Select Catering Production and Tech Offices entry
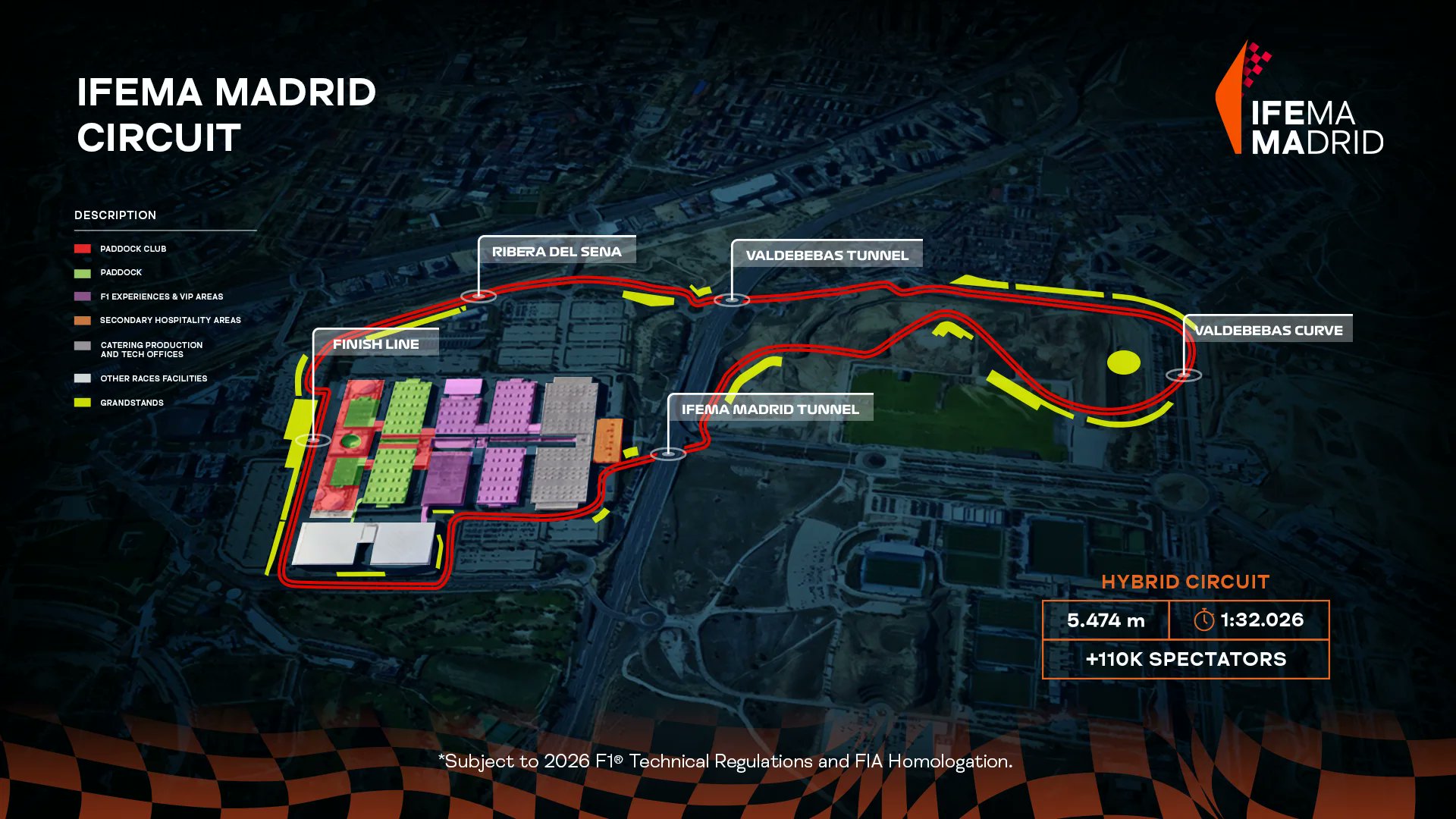Screen dimensions: 1456x819 point(151,349)
